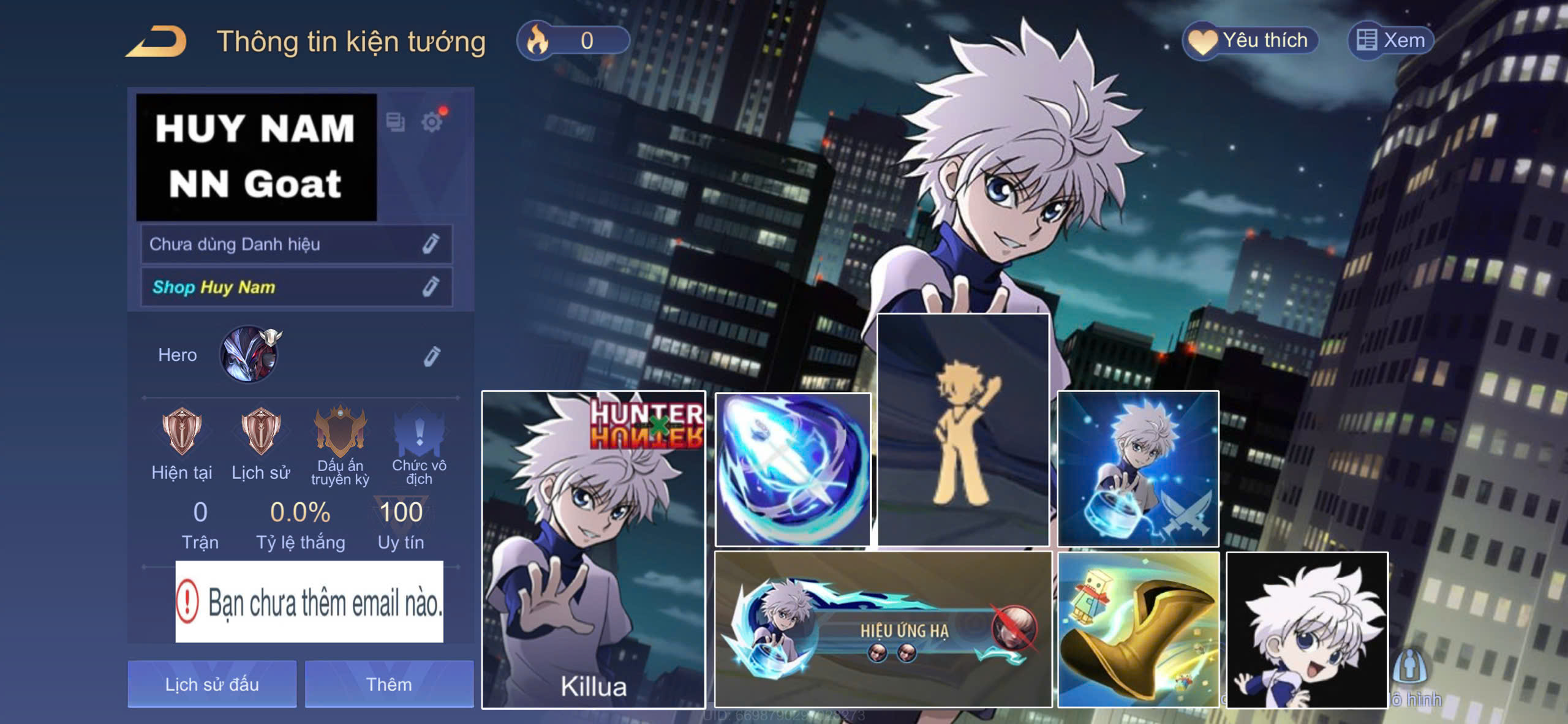Open the Yêu thích favorites button
Viewport: 1568px width, 724px height.
(x=1249, y=40)
